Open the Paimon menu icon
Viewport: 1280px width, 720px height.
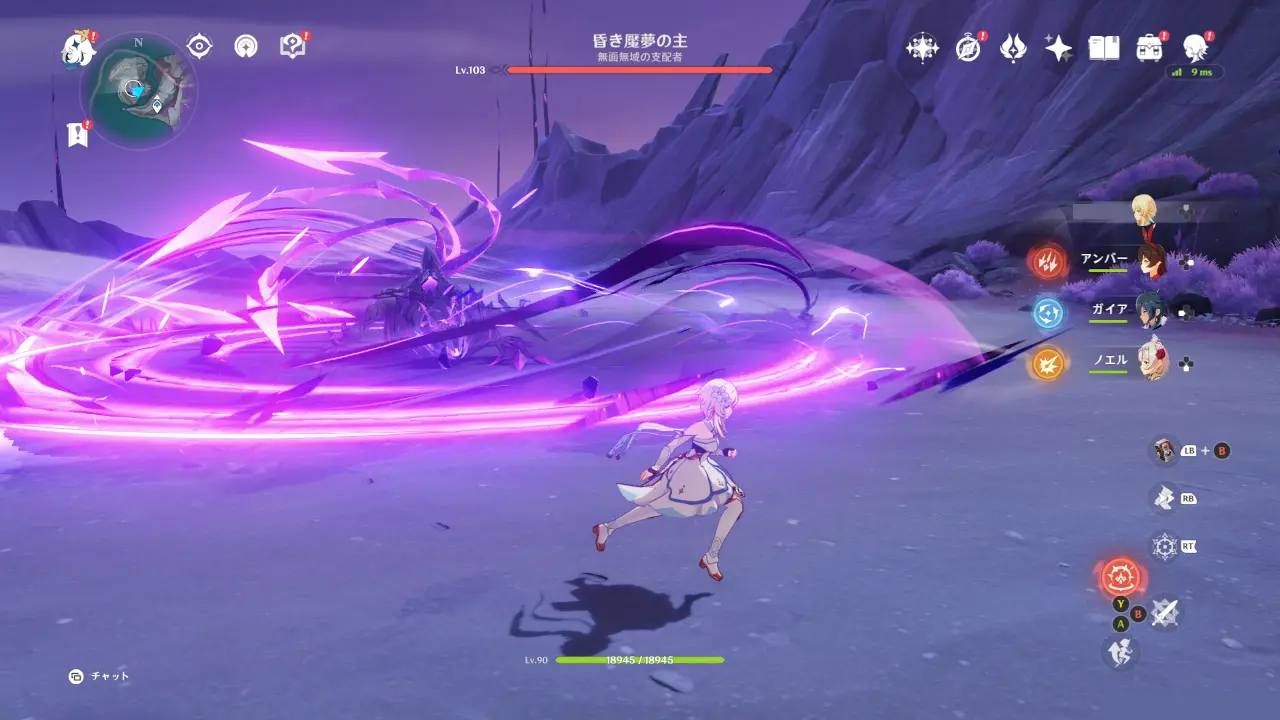(x=77, y=48)
